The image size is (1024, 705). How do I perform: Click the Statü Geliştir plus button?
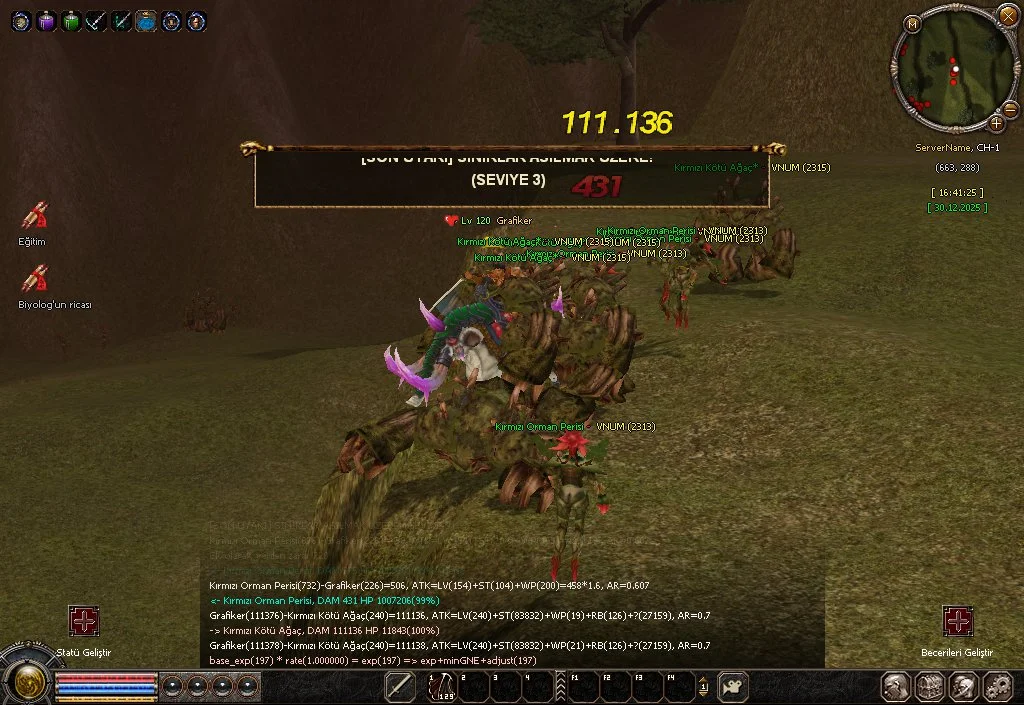point(83,621)
